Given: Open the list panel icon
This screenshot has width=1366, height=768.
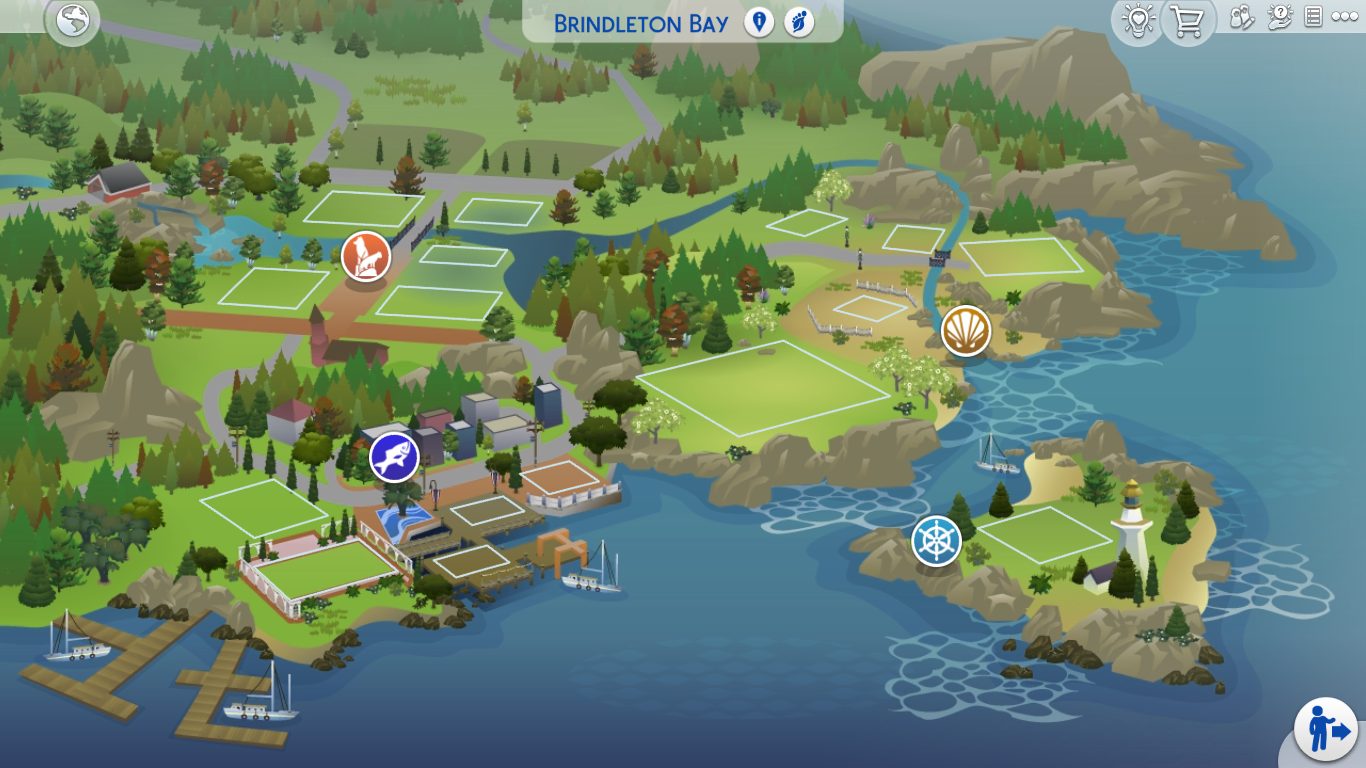Looking at the screenshot, I should coord(1313,17).
